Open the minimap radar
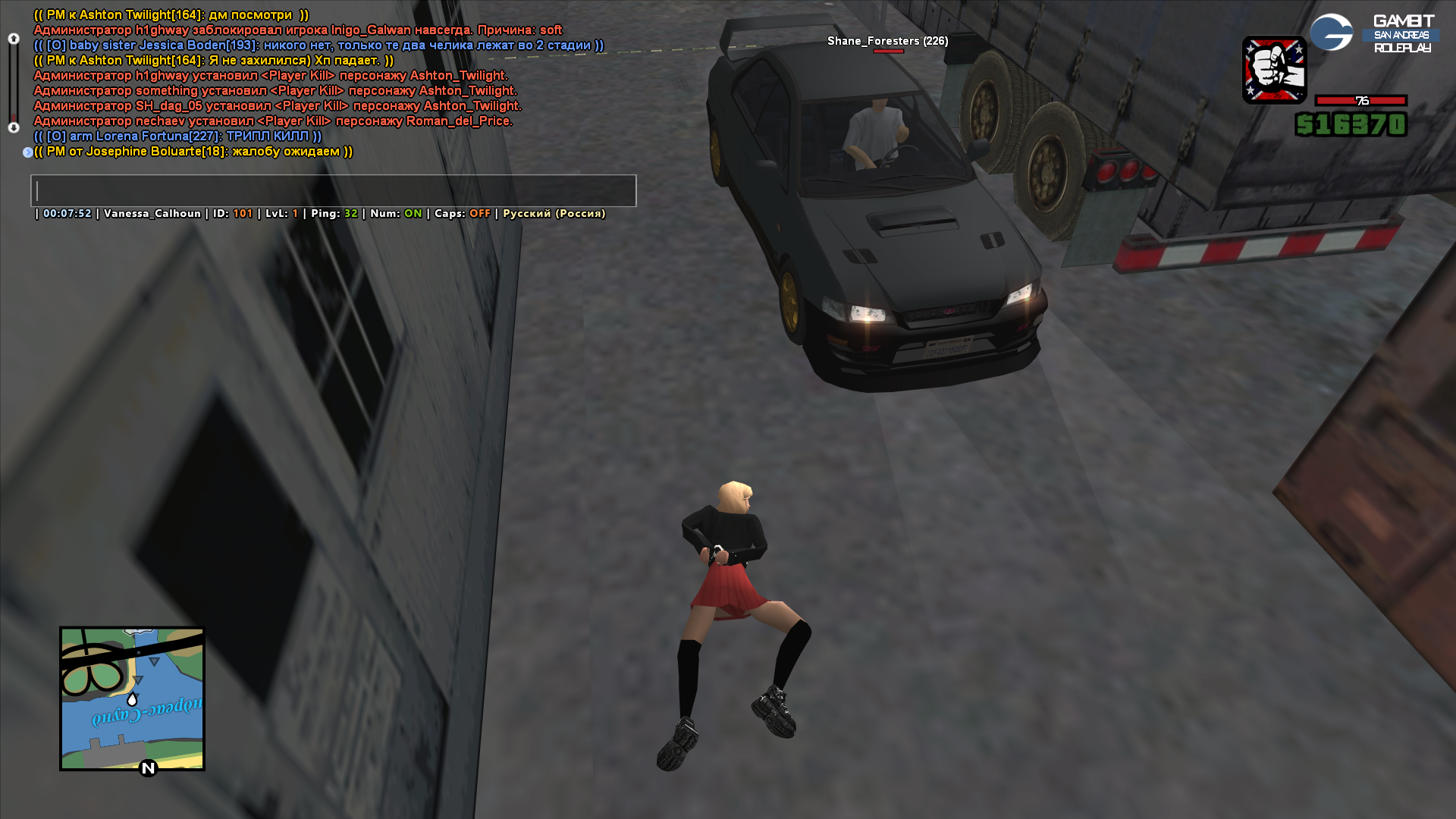This screenshot has height=819, width=1456. pos(132,698)
